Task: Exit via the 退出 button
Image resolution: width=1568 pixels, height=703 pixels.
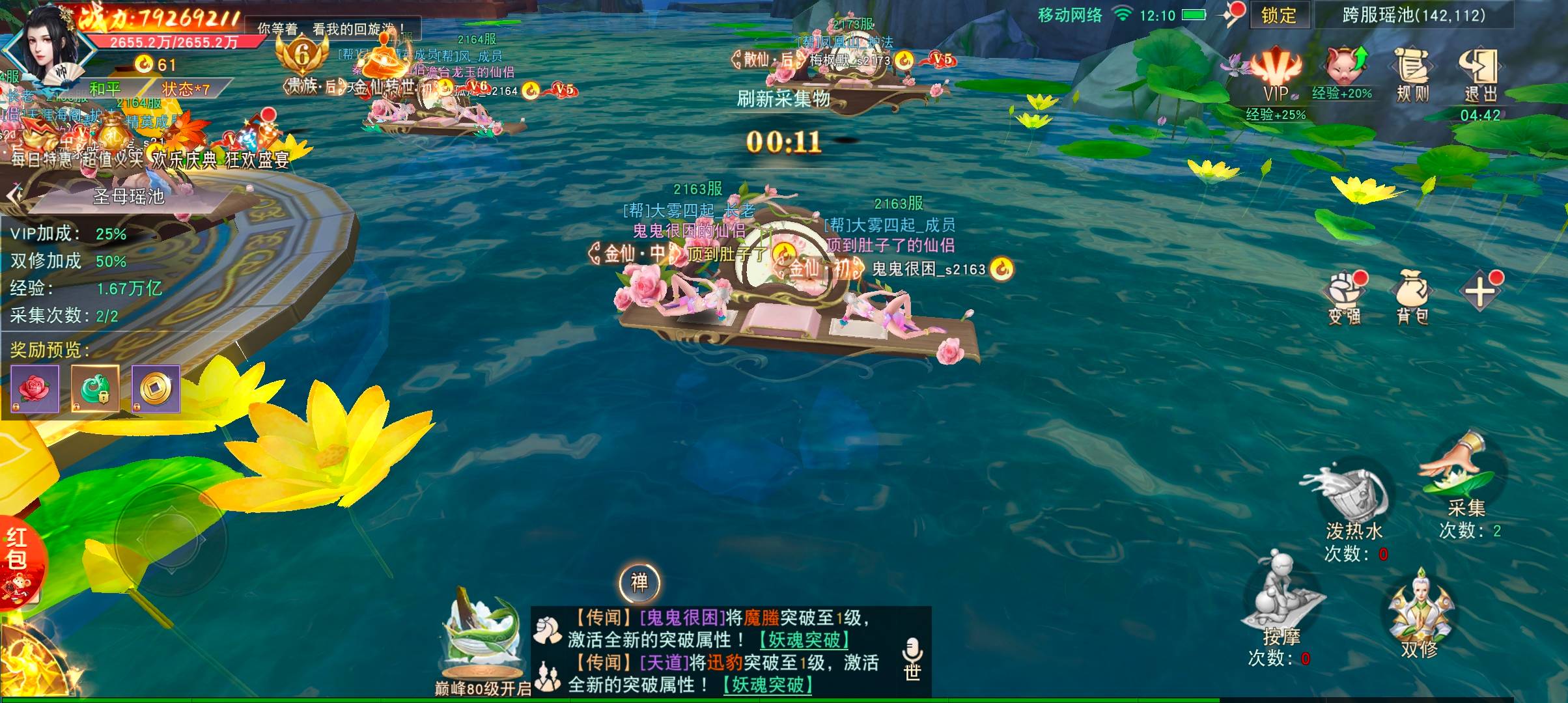Action: click(1480, 74)
